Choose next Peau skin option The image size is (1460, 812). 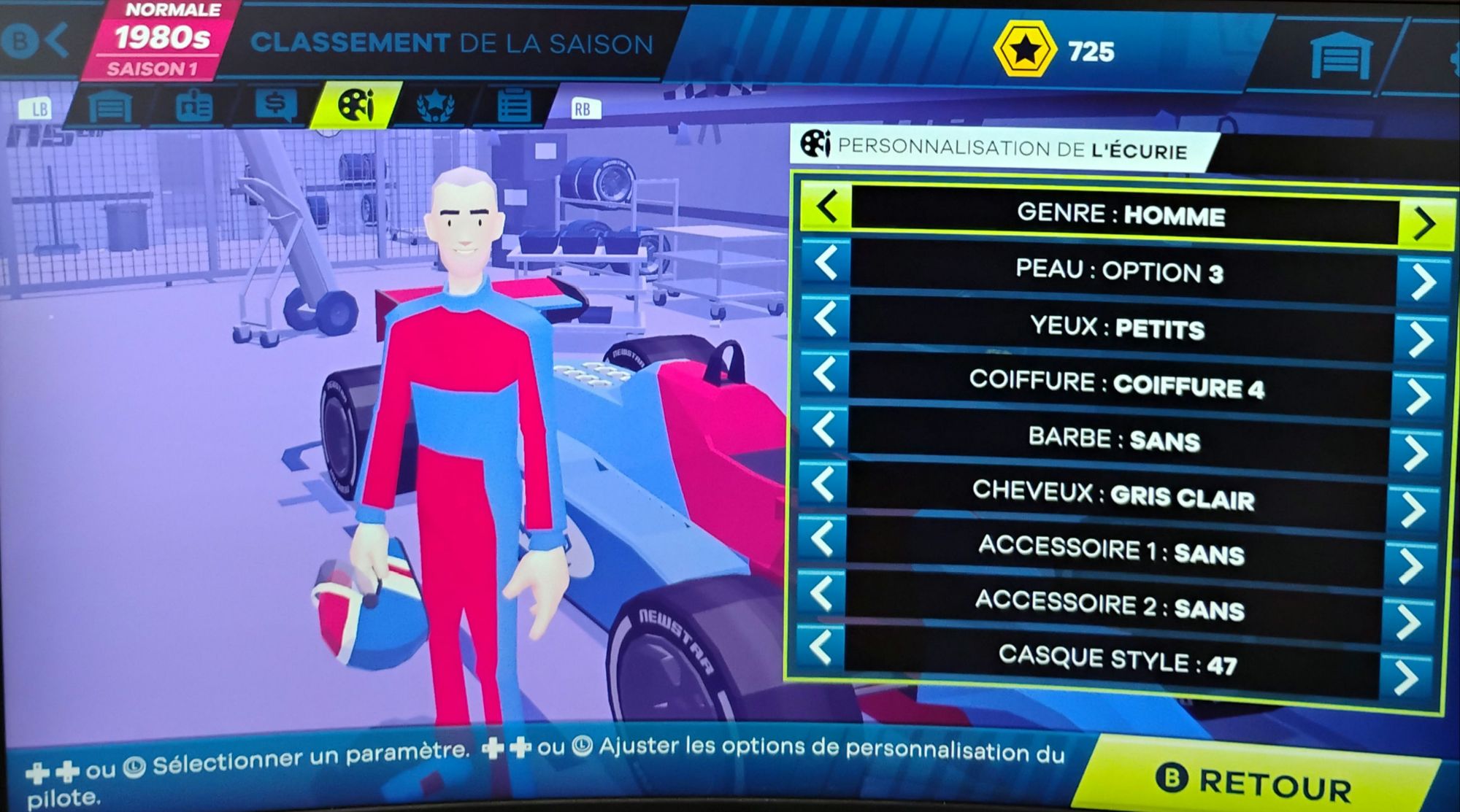(x=1422, y=281)
